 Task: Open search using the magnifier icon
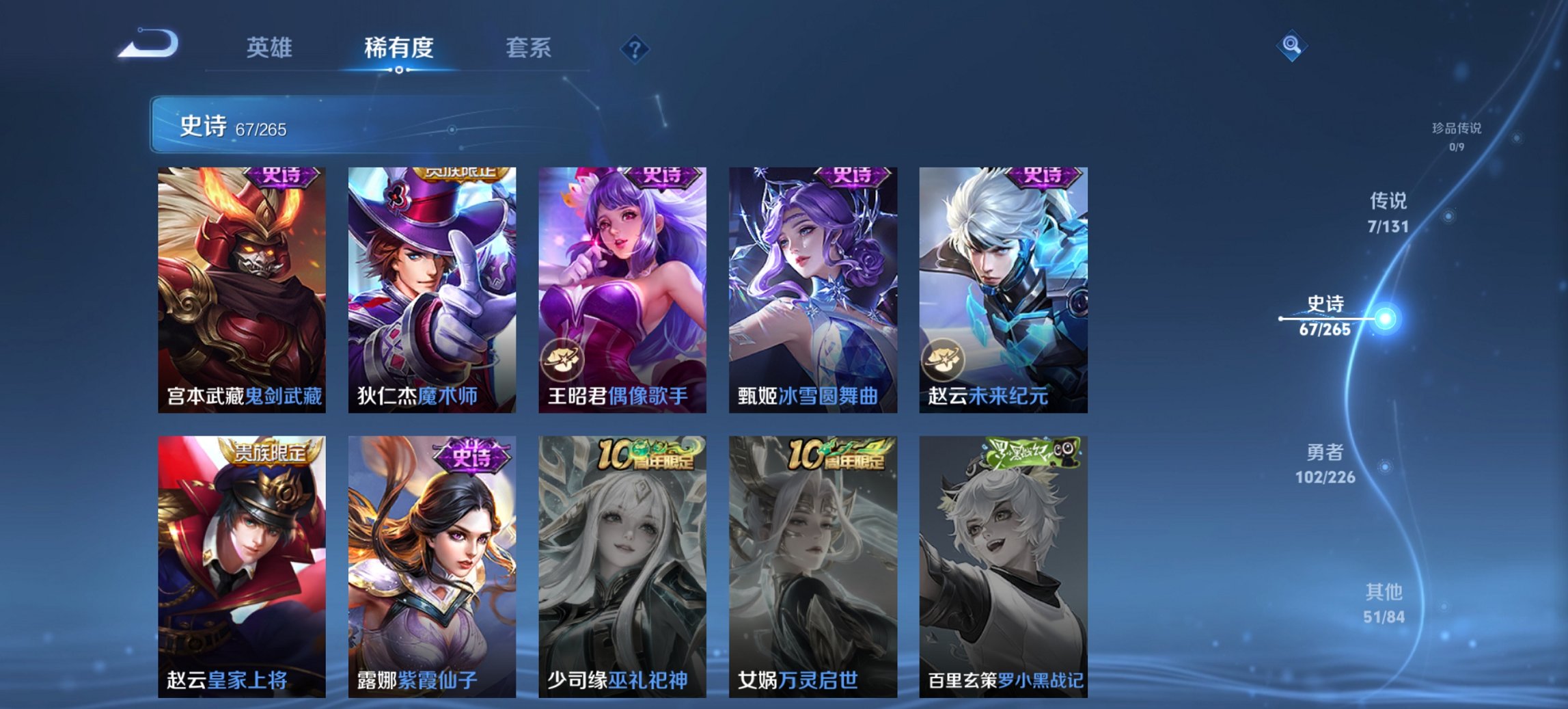point(1290,46)
